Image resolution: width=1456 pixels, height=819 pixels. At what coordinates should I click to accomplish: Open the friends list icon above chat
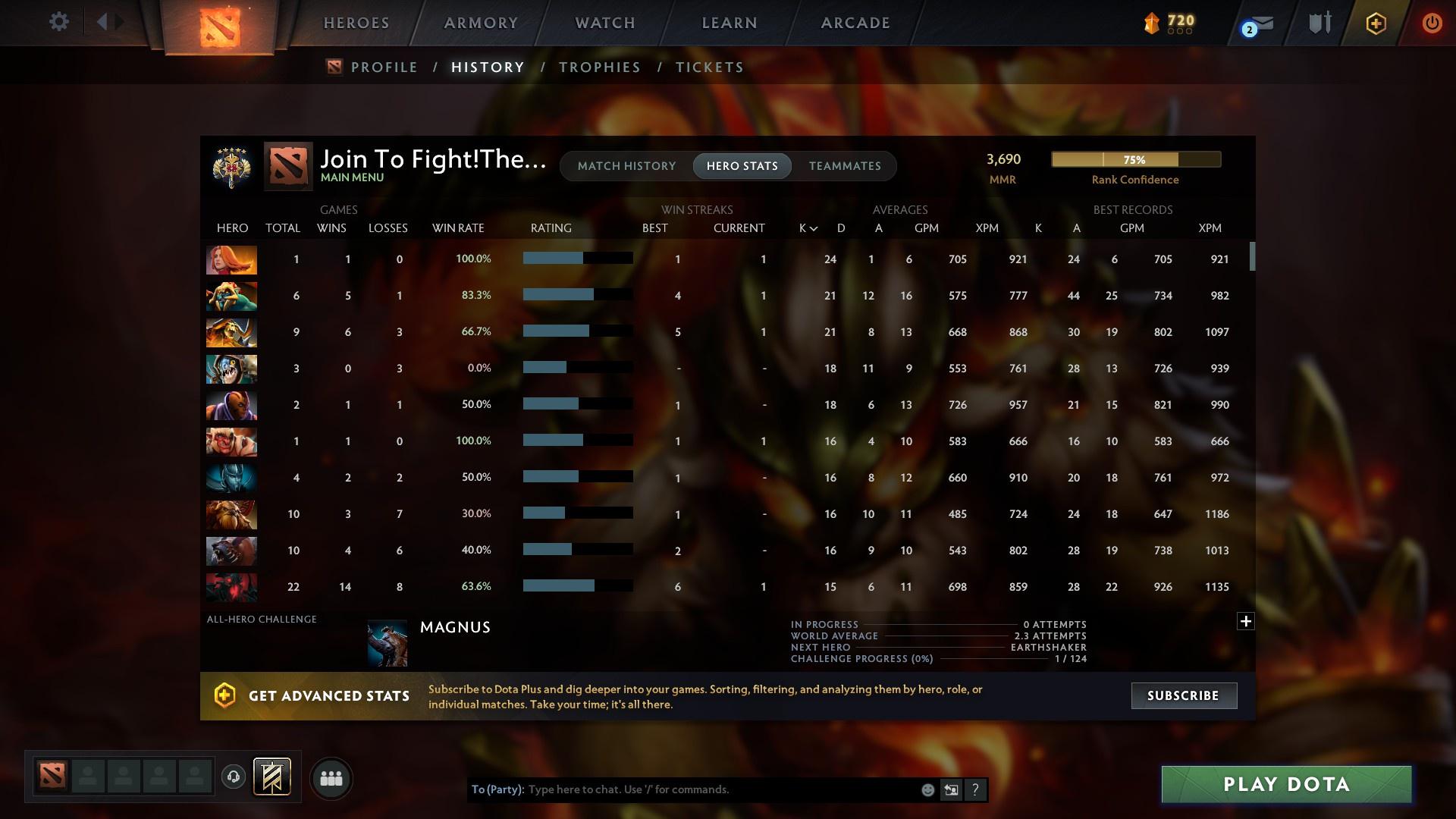tap(331, 778)
